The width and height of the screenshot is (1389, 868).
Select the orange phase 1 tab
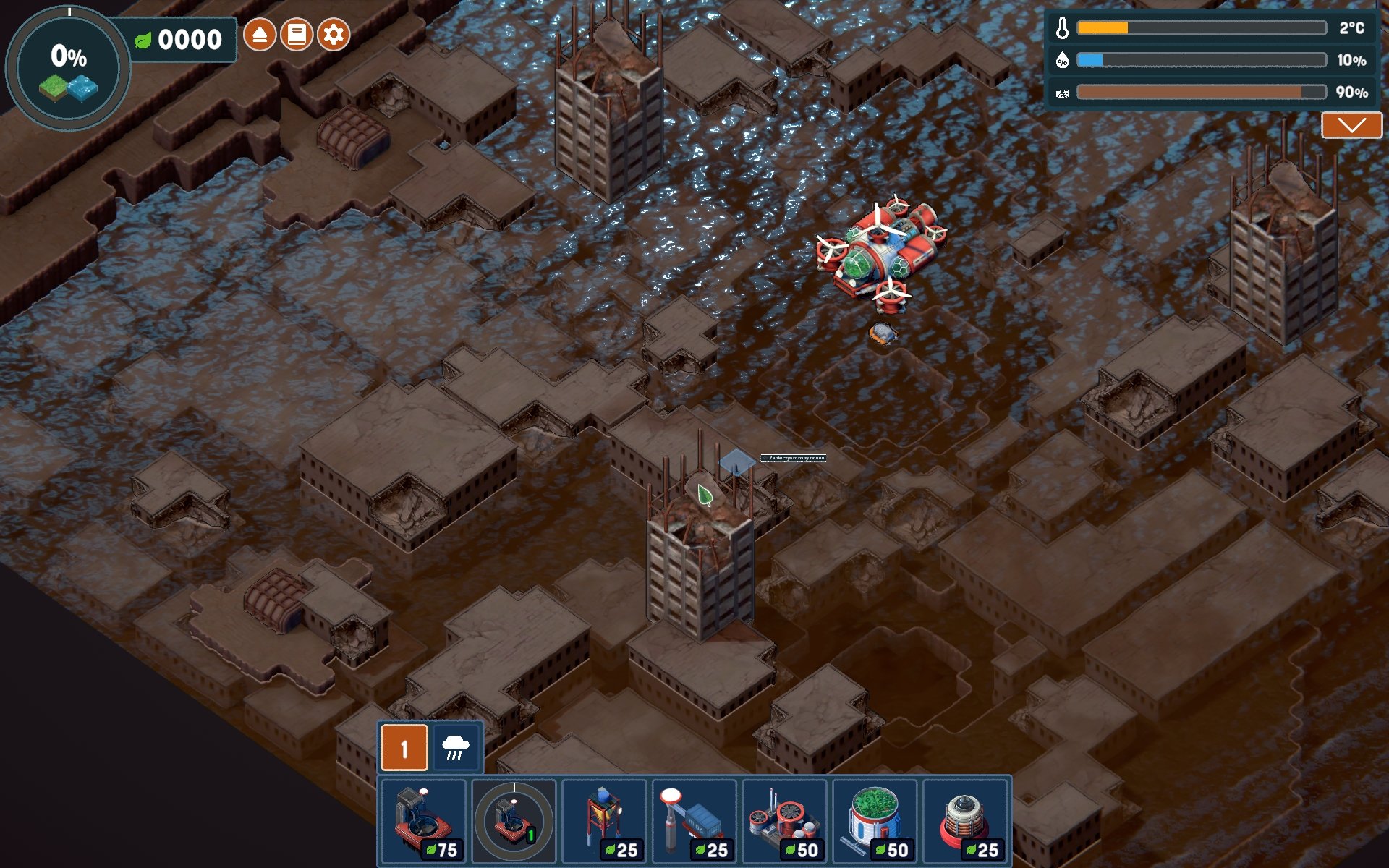pos(404,748)
